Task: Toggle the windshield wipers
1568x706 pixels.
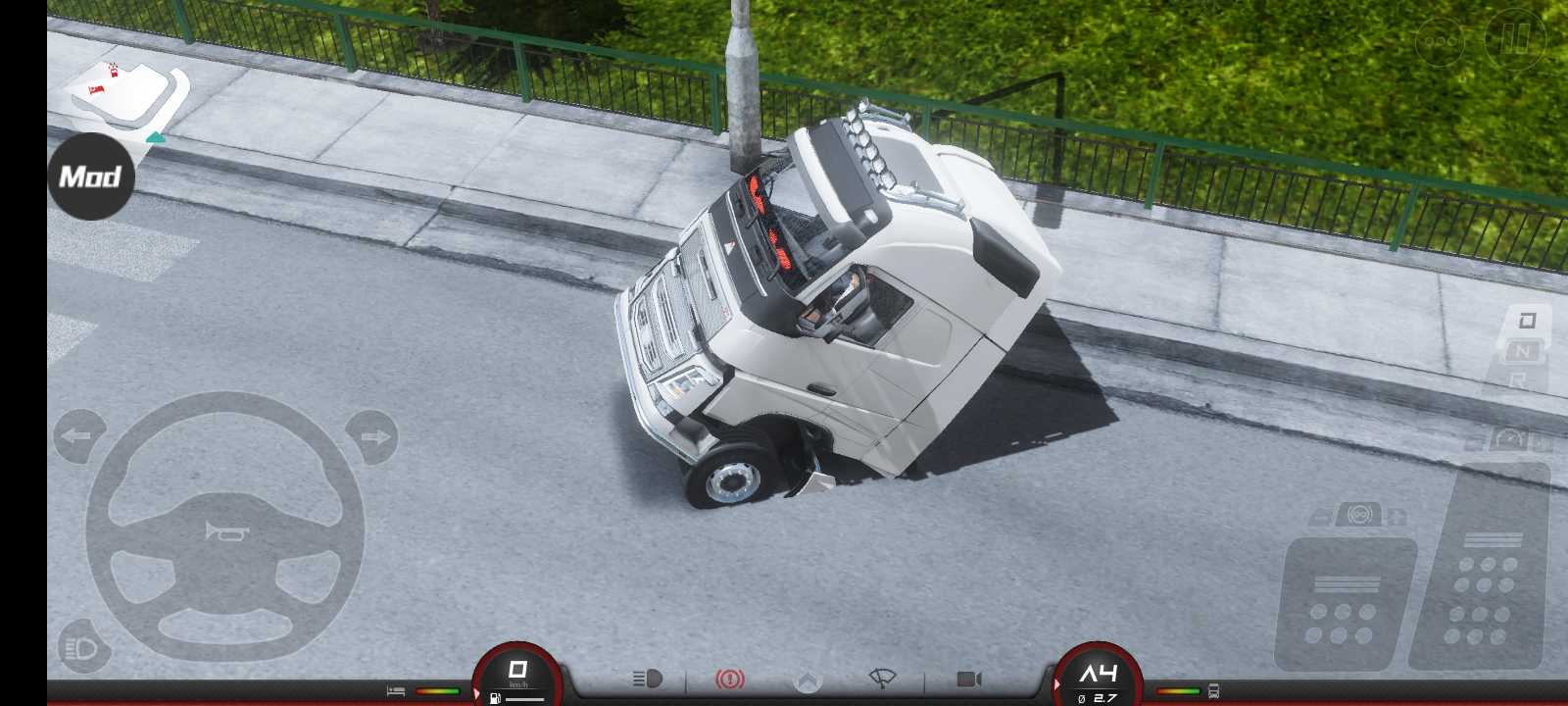Action: (x=883, y=679)
